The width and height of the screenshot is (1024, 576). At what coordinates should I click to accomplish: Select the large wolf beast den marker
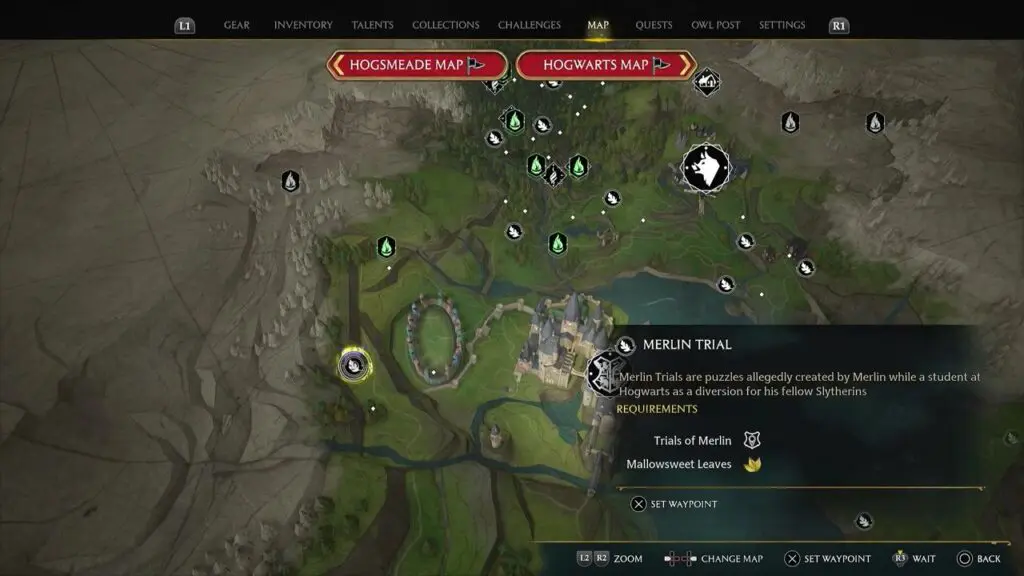(705, 168)
